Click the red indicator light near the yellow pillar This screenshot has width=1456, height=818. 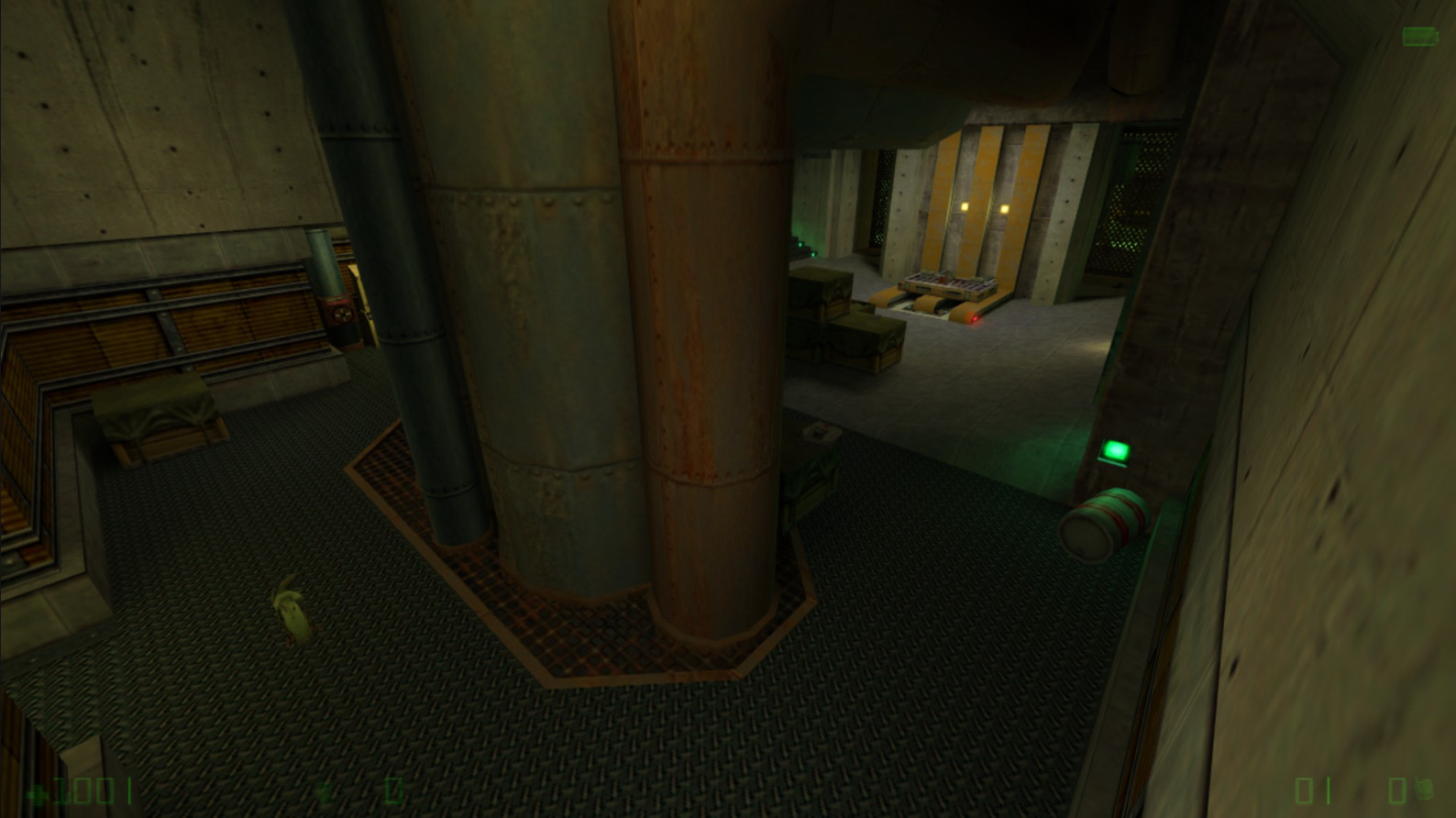tap(975, 318)
